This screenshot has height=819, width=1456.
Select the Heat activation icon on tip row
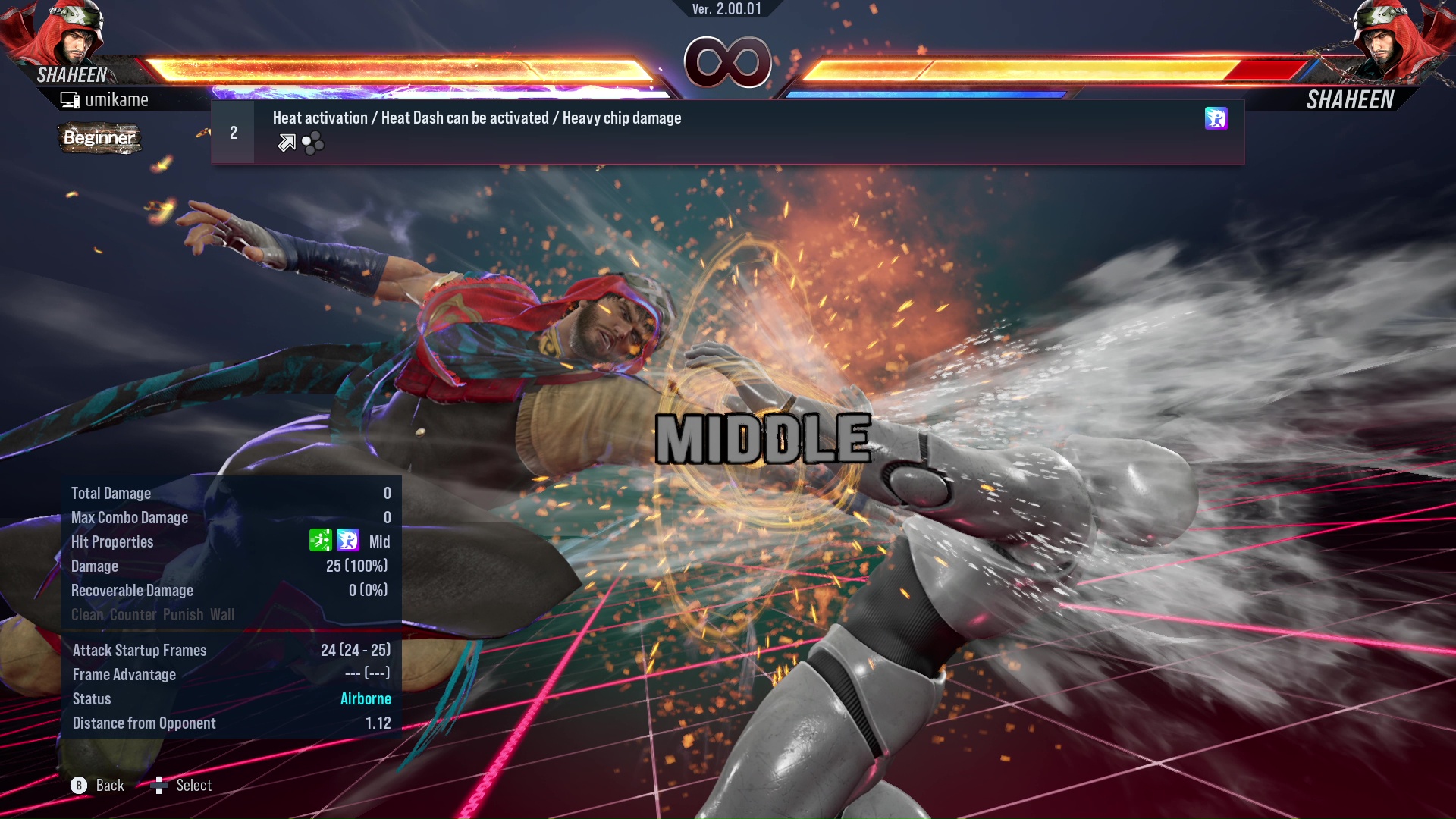pyautogui.click(x=1216, y=119)
